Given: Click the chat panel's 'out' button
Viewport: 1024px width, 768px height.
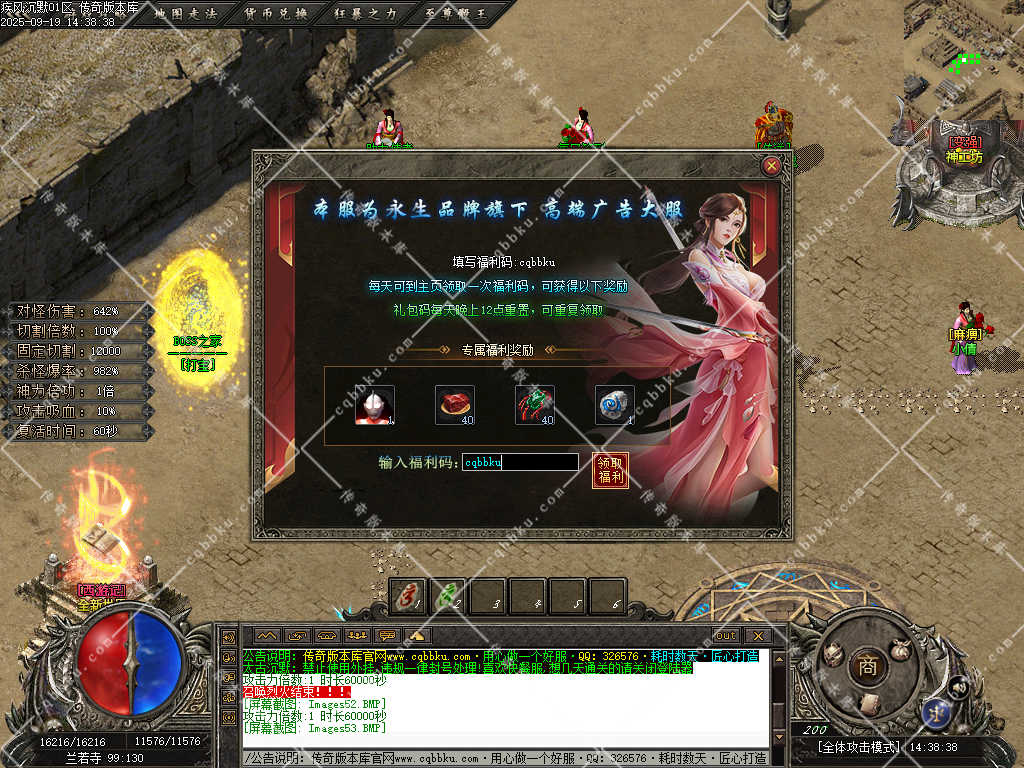Looking at the screenshot, I should coord(725,635).
